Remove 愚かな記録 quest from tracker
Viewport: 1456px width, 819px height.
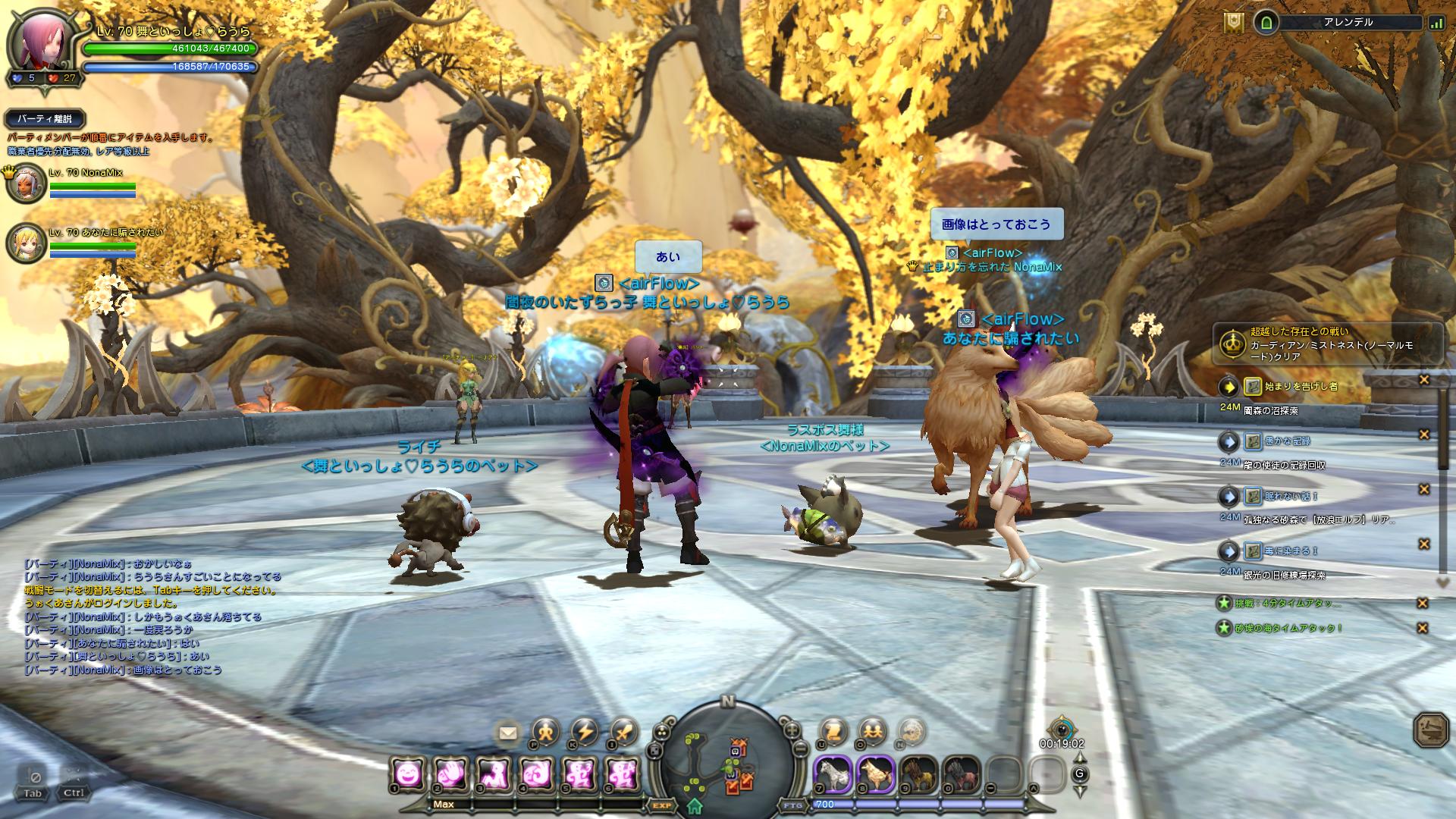click(x=1423, y=435)
